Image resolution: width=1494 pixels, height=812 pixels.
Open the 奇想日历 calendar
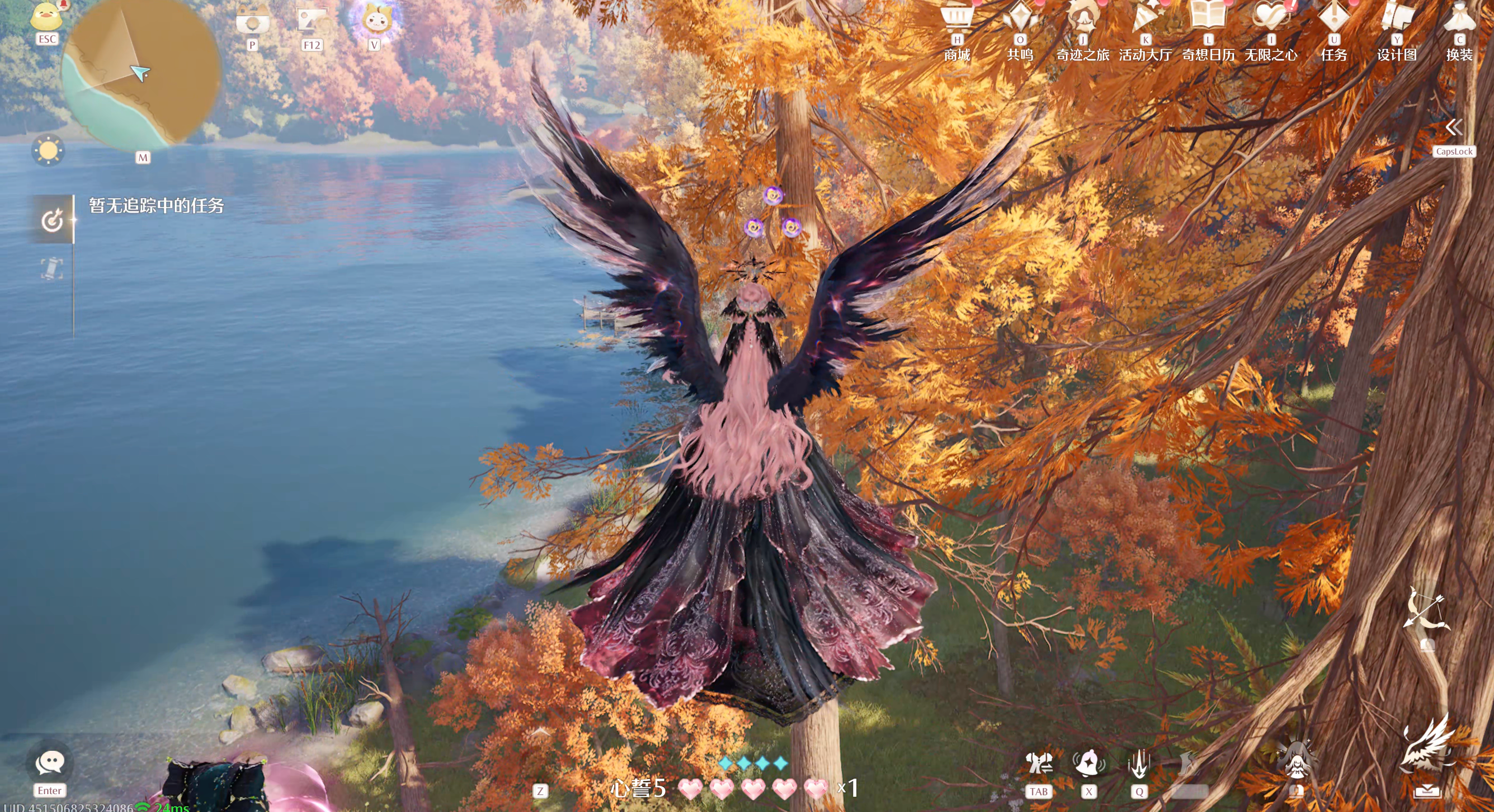click(1208, 17)
